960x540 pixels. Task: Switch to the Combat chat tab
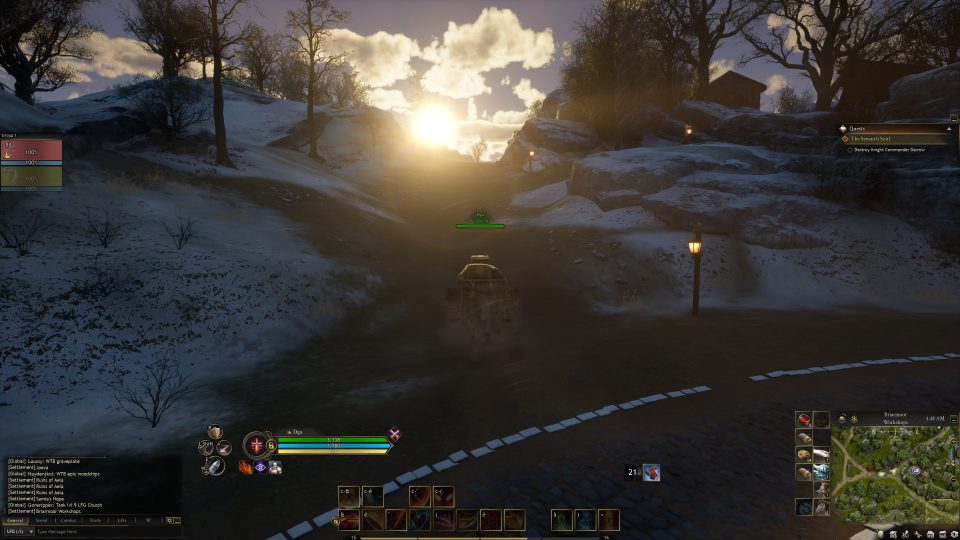pyautogui.click(x=68, y=520)
